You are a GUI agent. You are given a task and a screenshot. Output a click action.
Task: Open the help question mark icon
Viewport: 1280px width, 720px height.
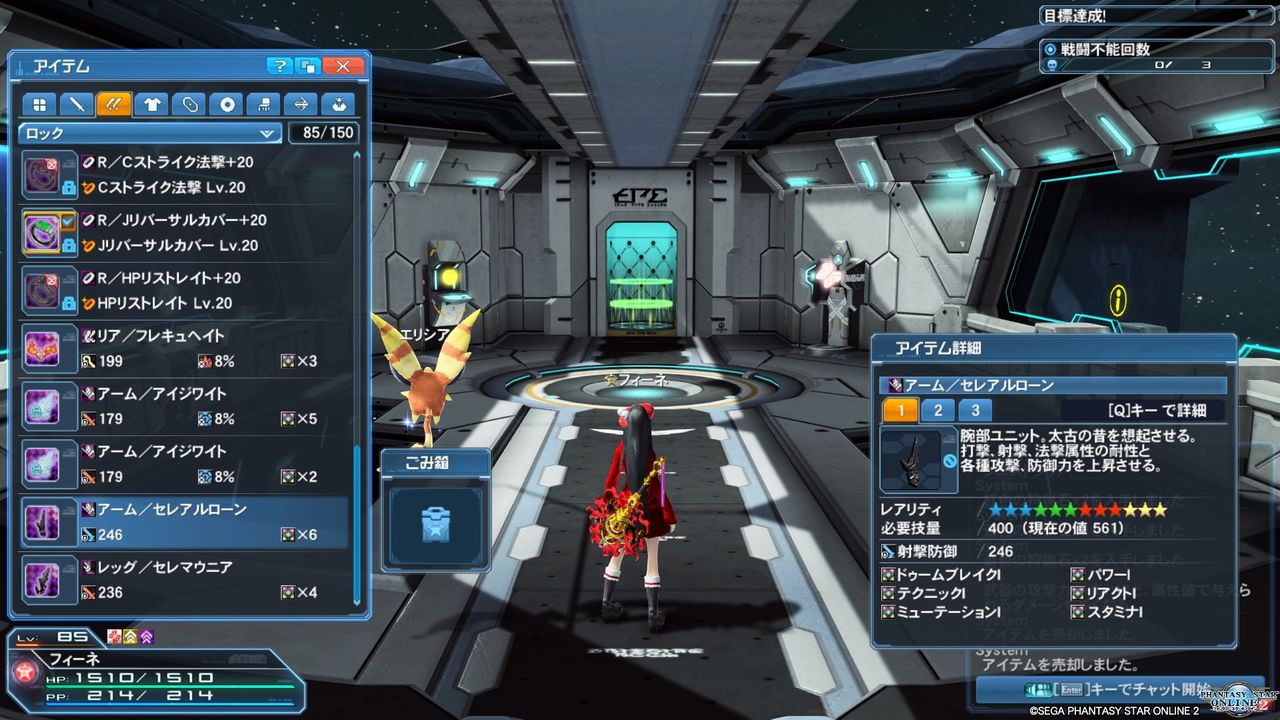(280, 65)
